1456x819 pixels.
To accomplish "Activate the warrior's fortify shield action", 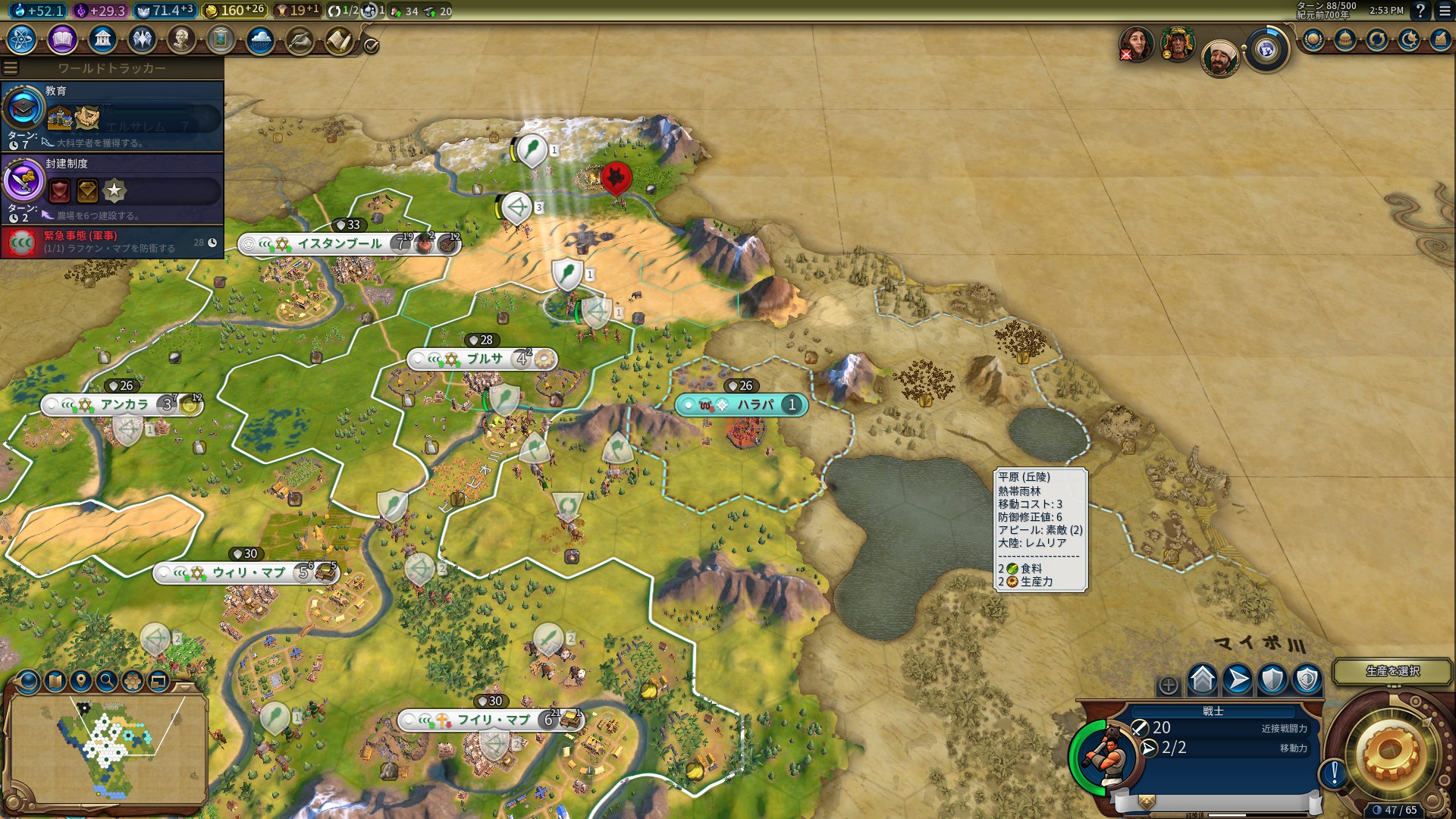I will [1272, 679].
